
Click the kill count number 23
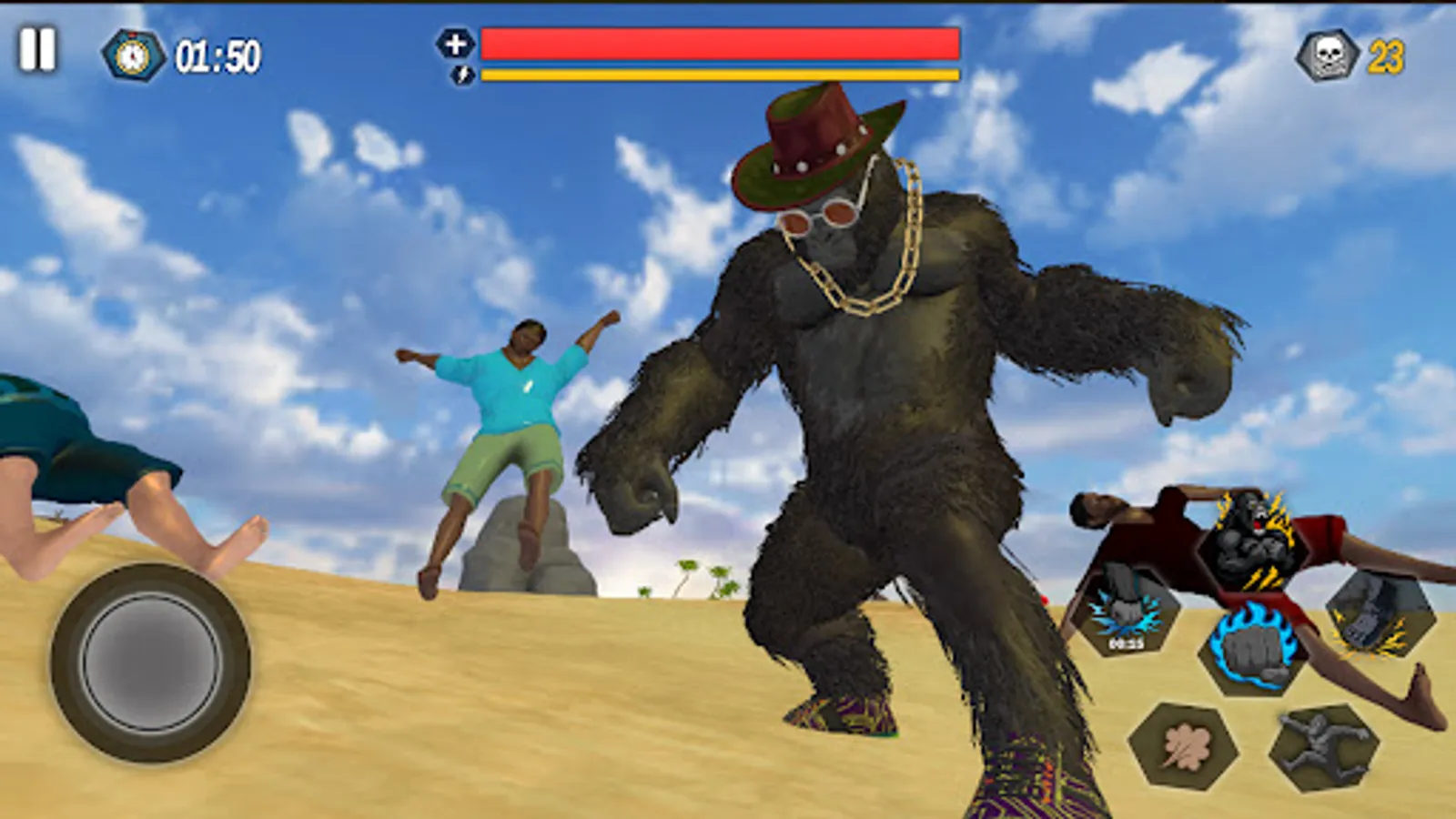[1384, 55]
